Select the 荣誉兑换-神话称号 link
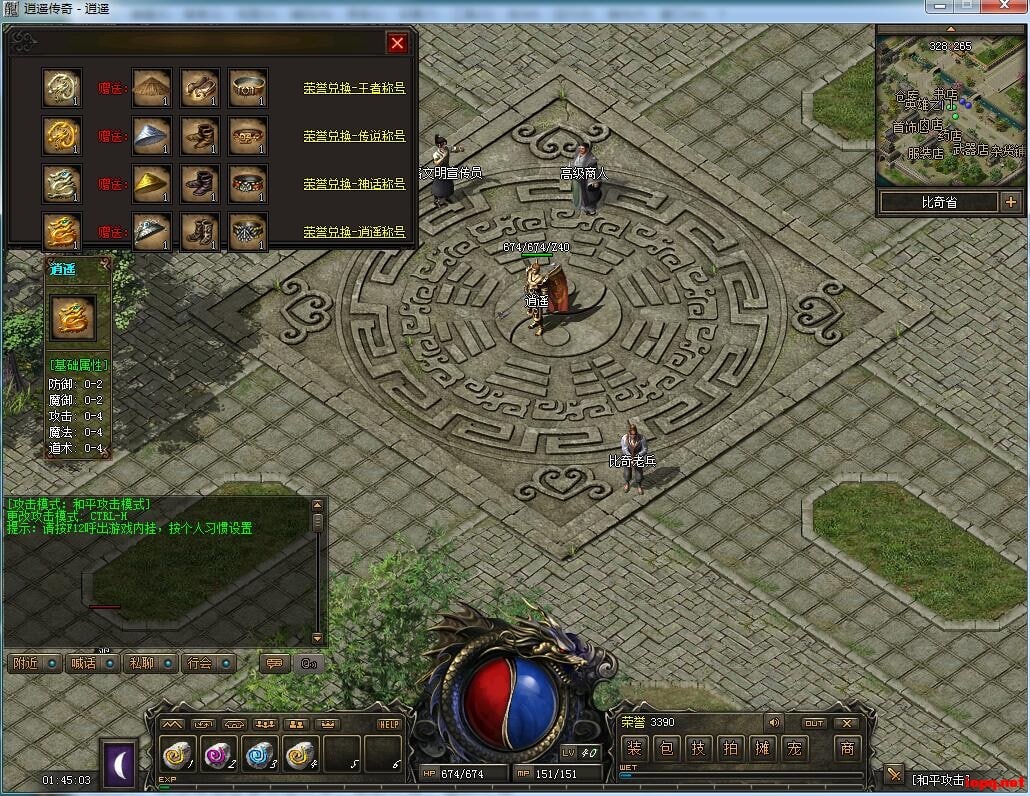Viewport: 1030px width, 796px height. 354,184
